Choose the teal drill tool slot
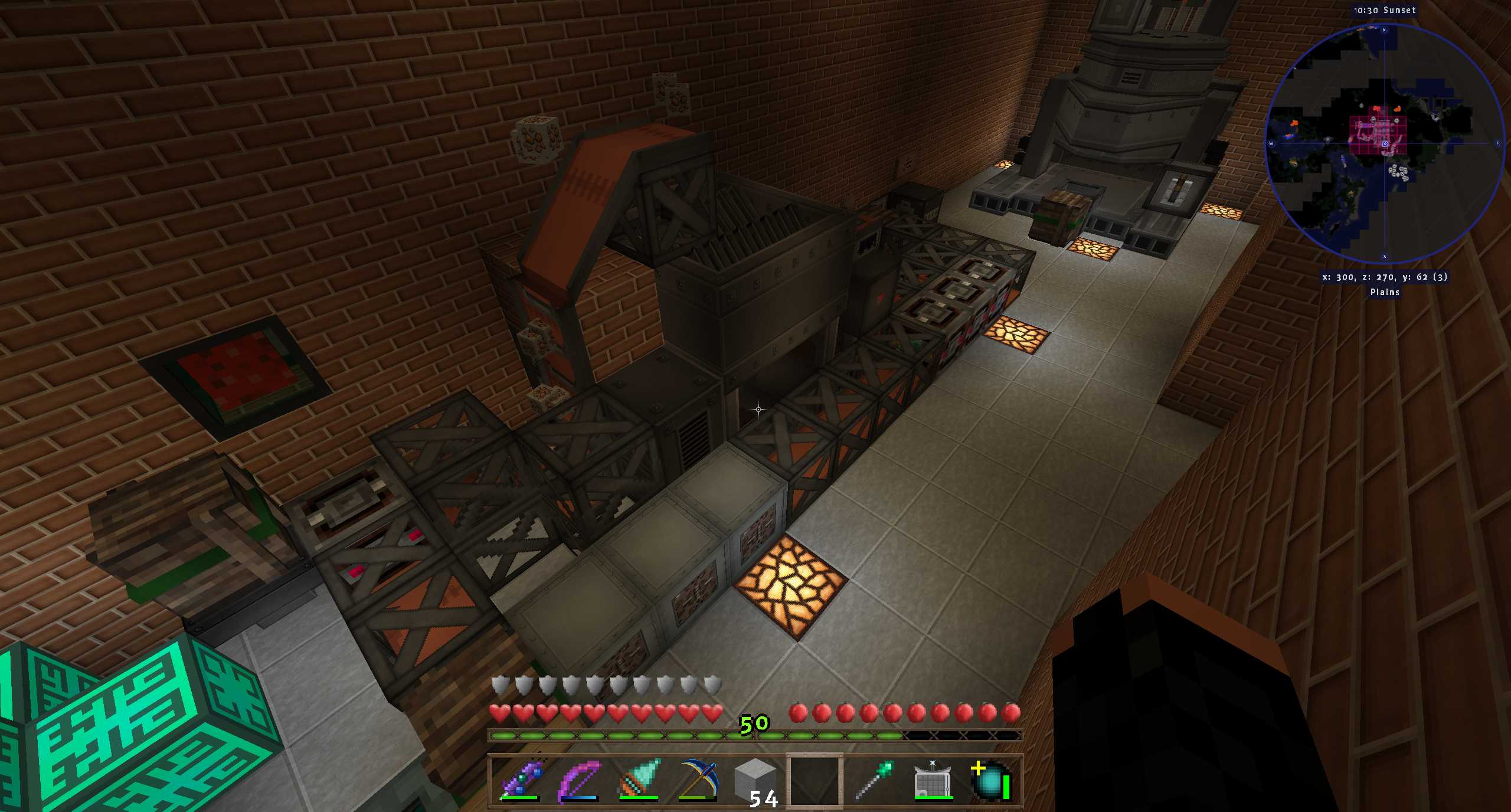The image size is (1511, 812). [638, 780]
